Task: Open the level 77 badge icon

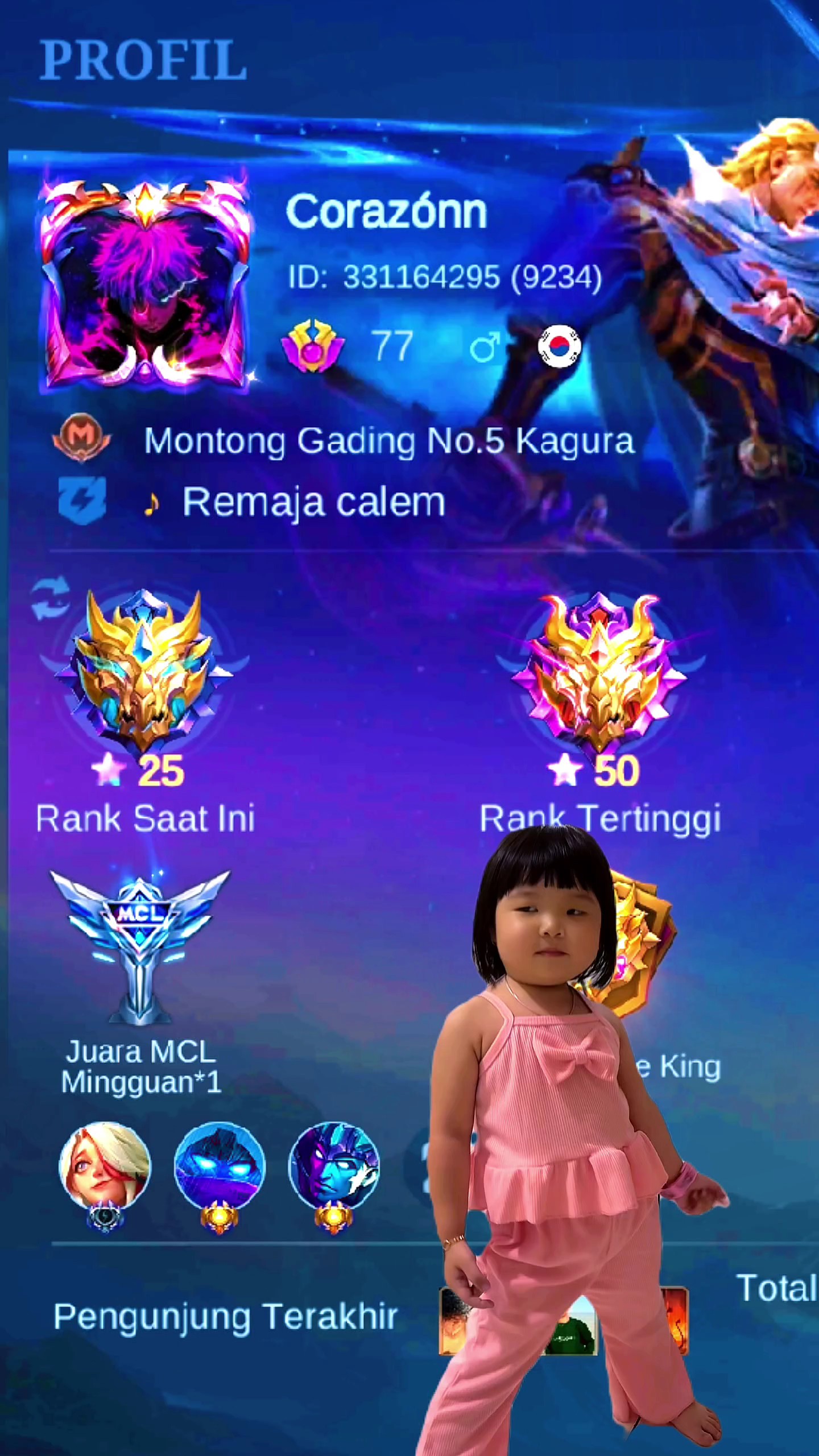Action: coord(312,346)
